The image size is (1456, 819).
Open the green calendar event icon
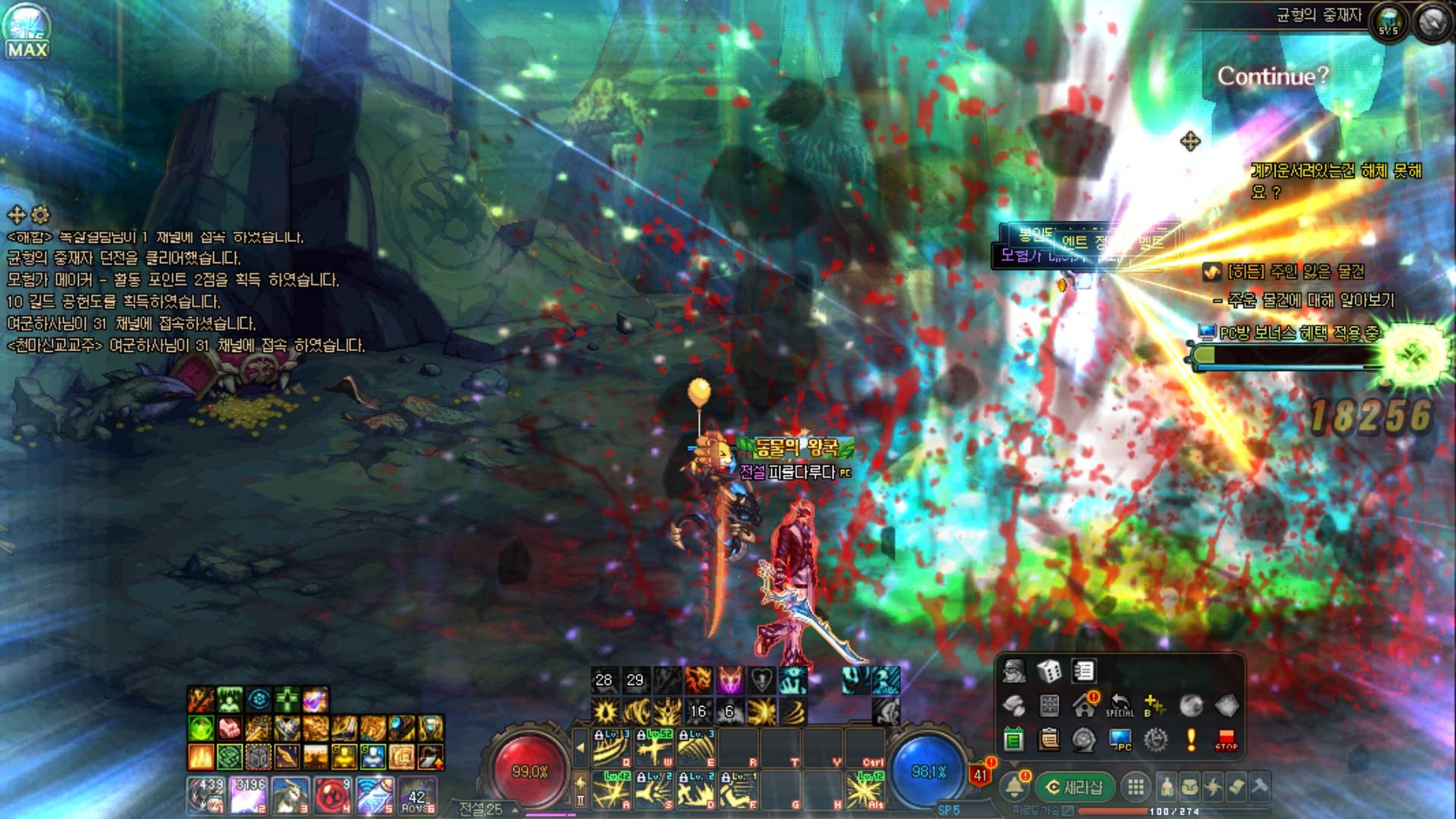(x=1014, y=739)
